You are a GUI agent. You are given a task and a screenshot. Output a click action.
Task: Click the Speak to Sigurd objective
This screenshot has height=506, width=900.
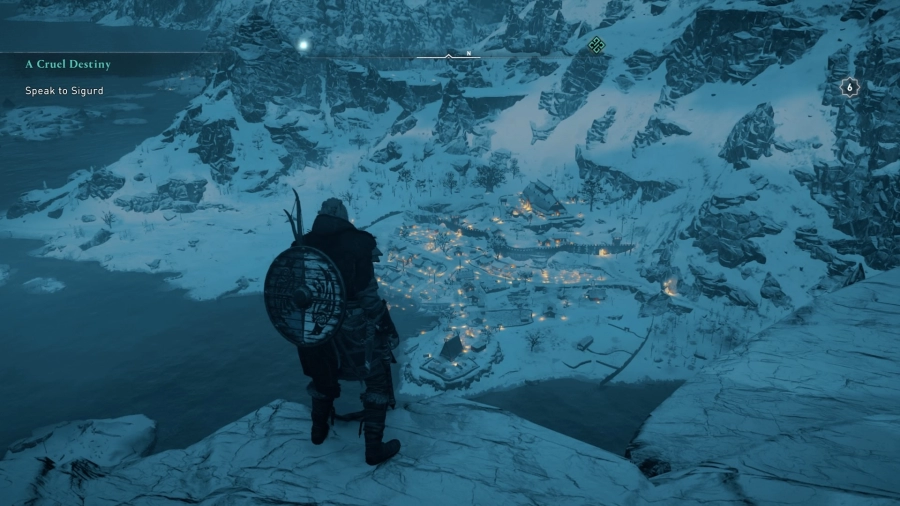pyautogui.click(x=64, y=91)
